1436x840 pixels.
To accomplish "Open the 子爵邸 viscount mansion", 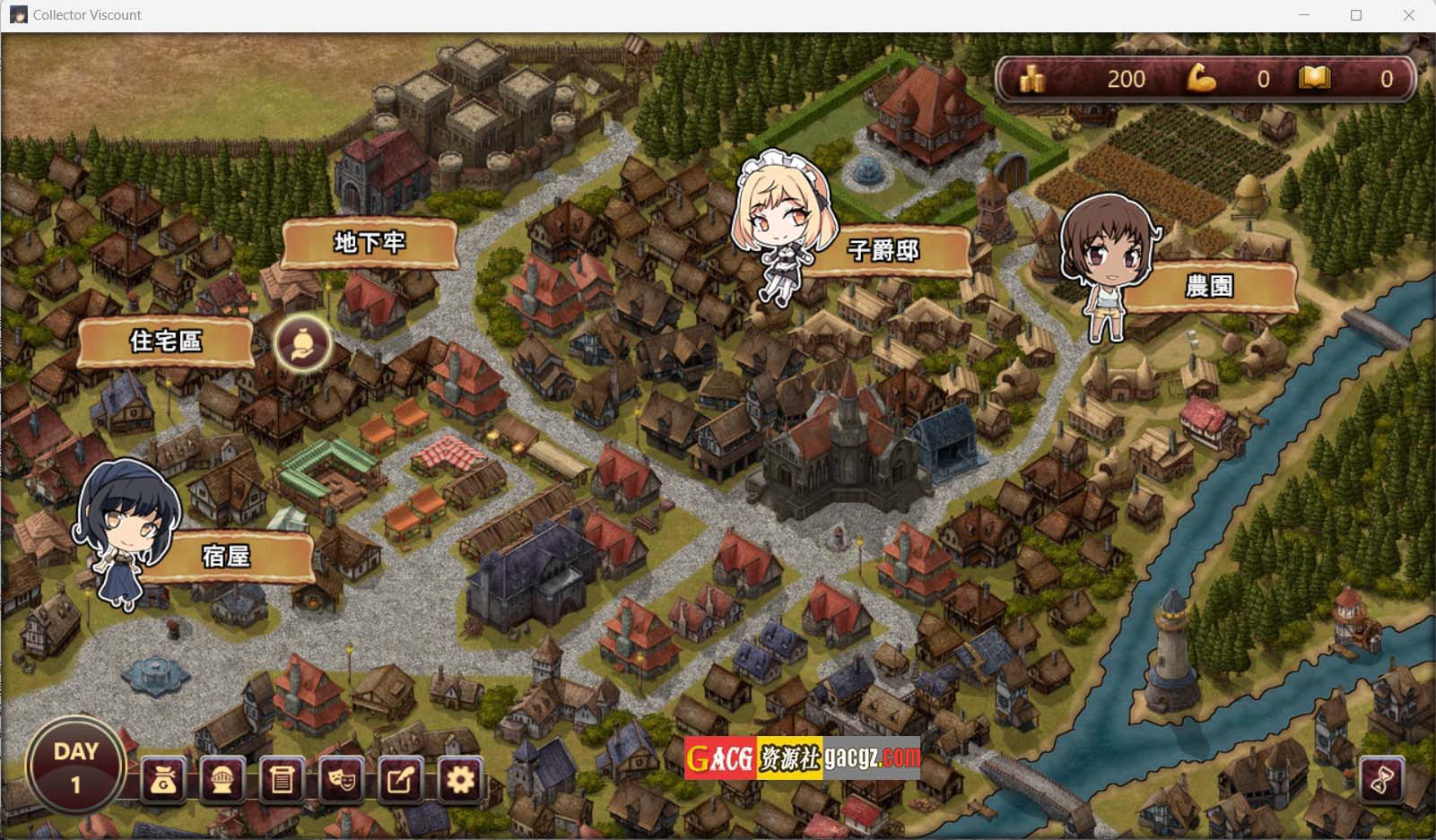I will click(x=883, y=250).
